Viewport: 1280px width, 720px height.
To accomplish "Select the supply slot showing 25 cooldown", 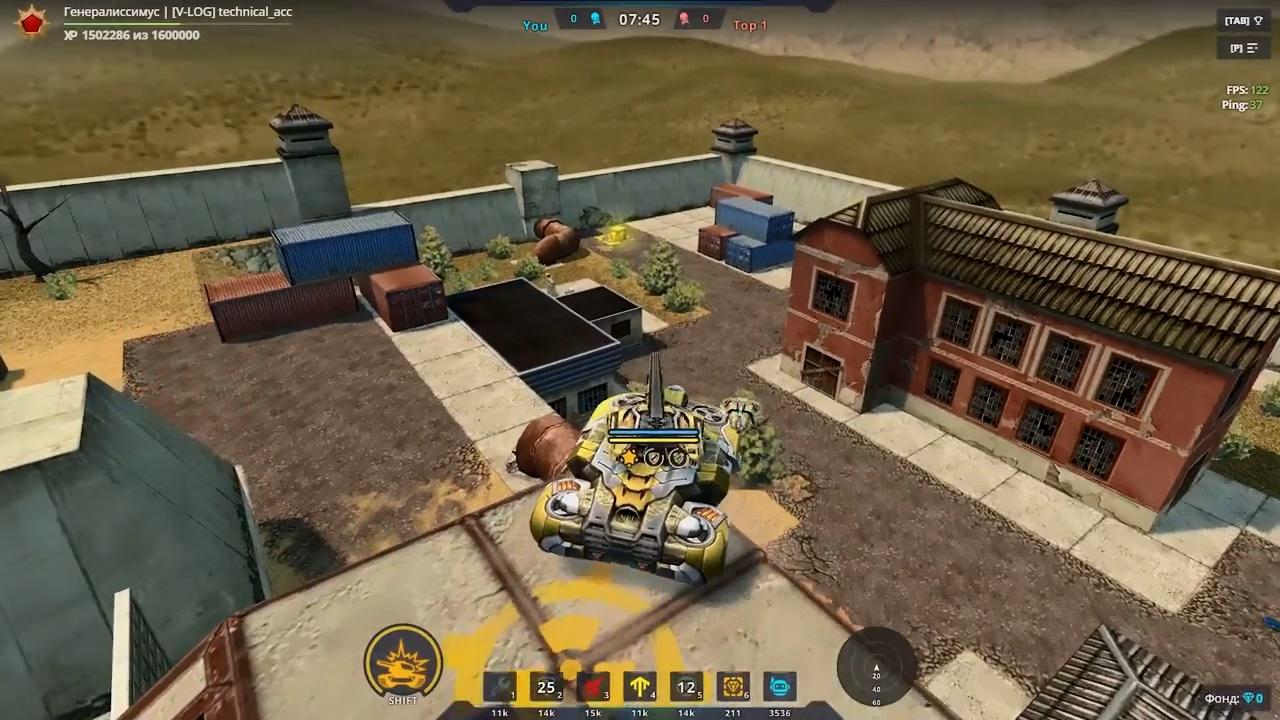I will coord(546,688).
